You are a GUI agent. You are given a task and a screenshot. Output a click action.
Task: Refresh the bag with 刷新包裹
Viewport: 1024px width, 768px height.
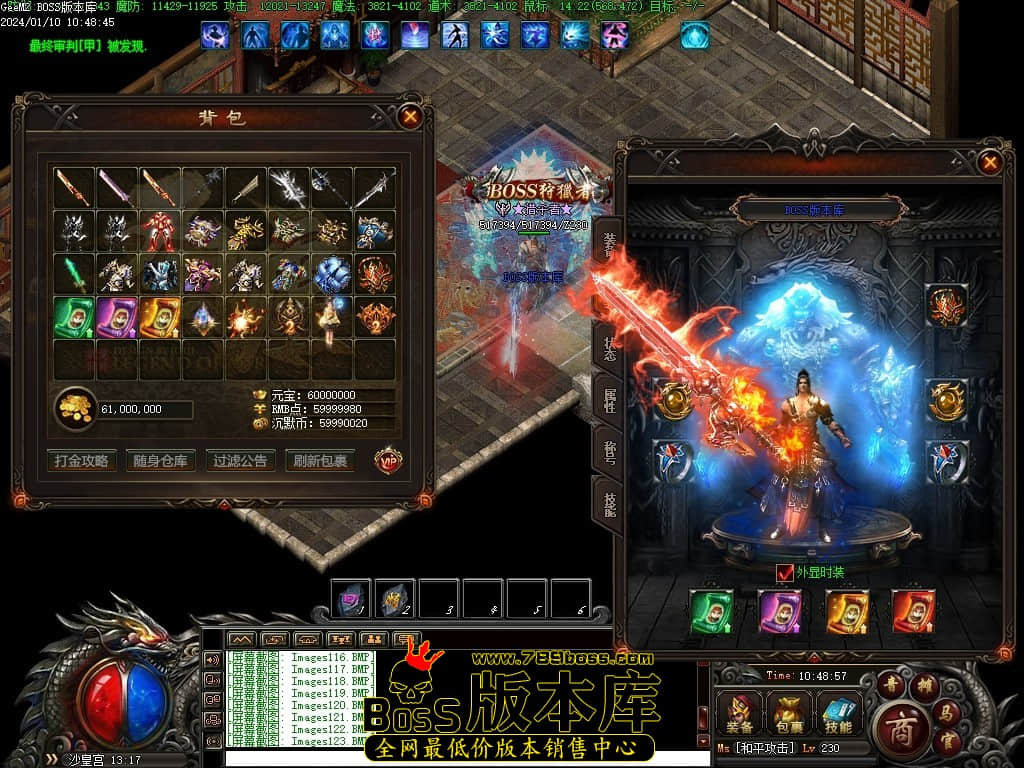tap(320, 461)
